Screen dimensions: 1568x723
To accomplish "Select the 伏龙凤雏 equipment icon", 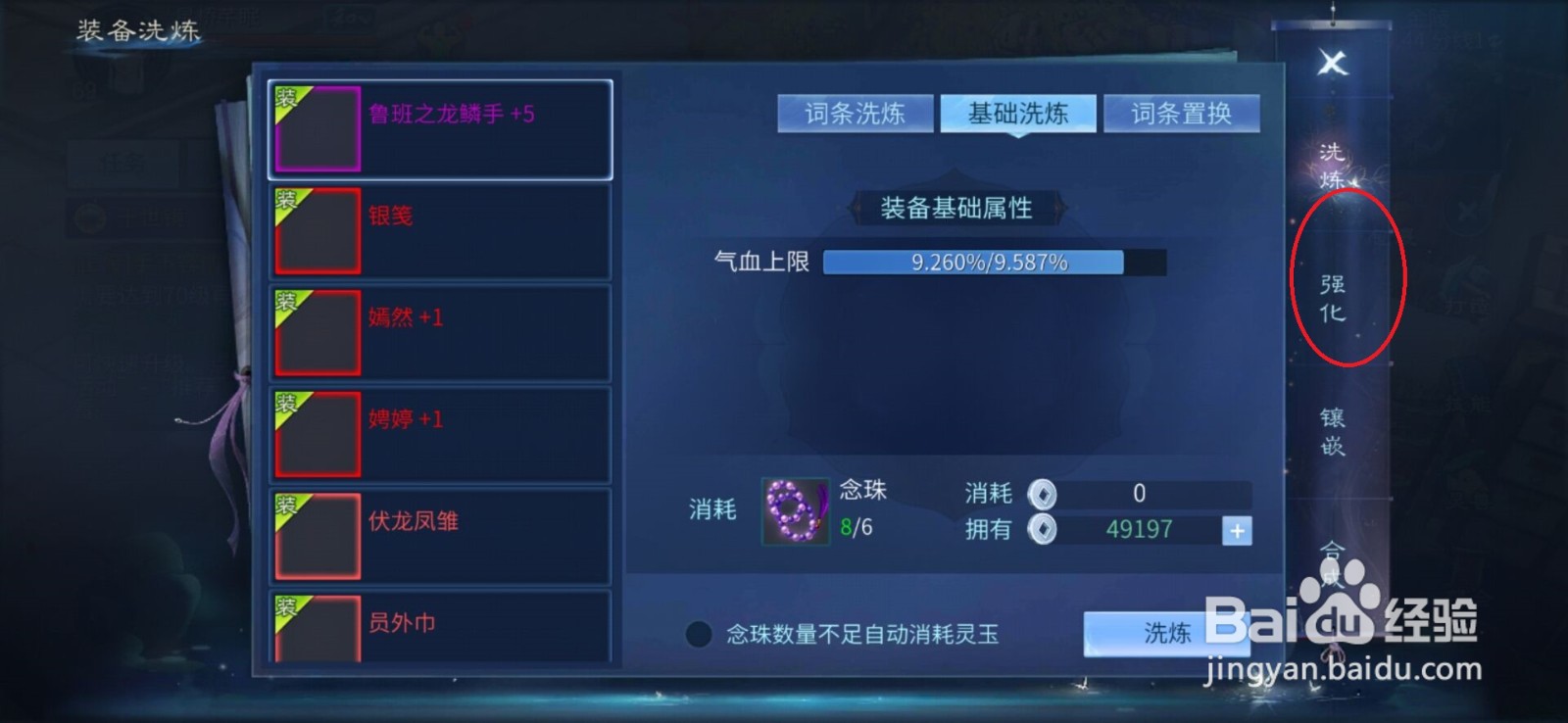I will point(316,534).
